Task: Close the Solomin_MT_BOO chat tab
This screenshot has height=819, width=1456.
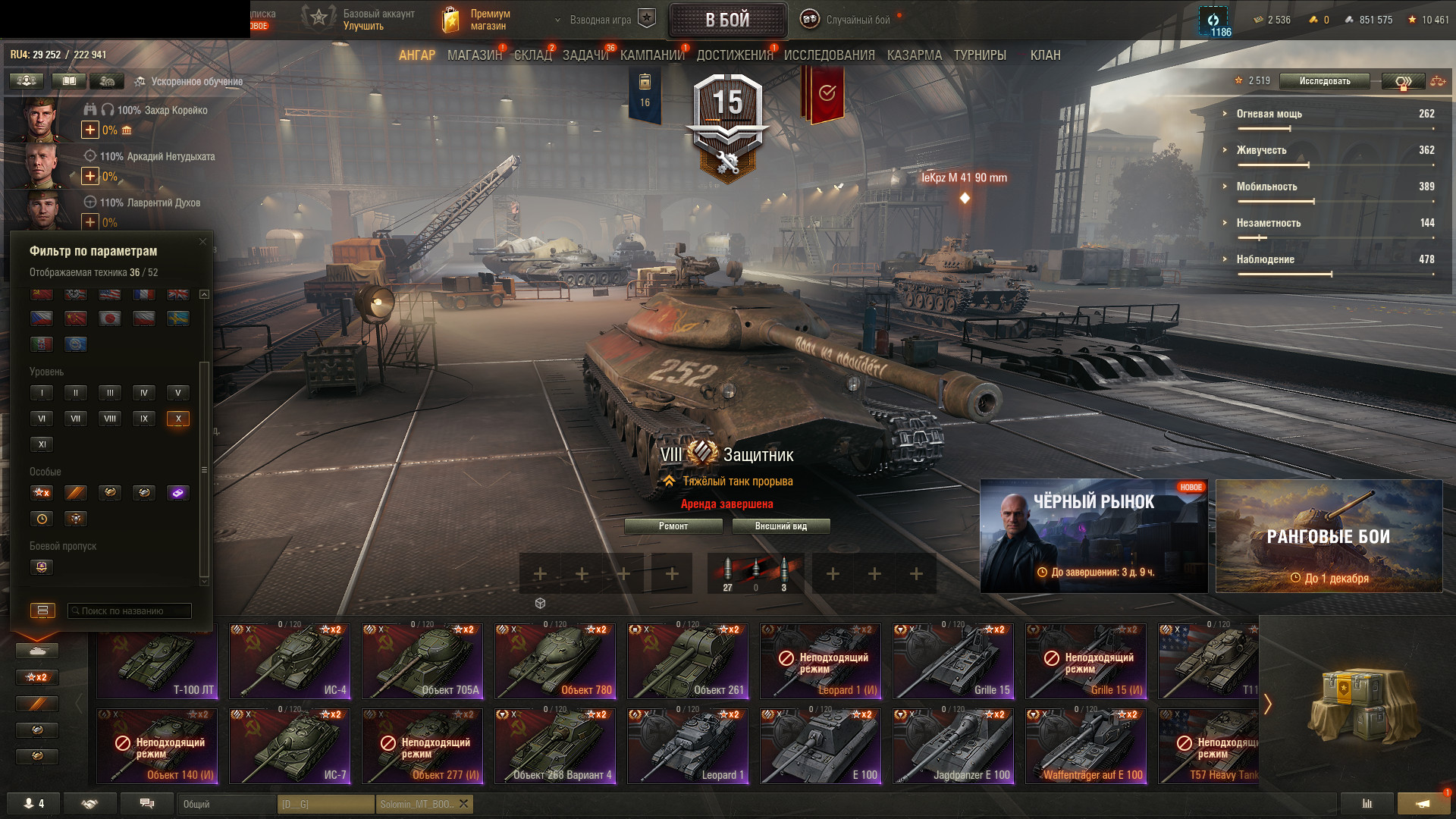Action: [x=463, y=804]
